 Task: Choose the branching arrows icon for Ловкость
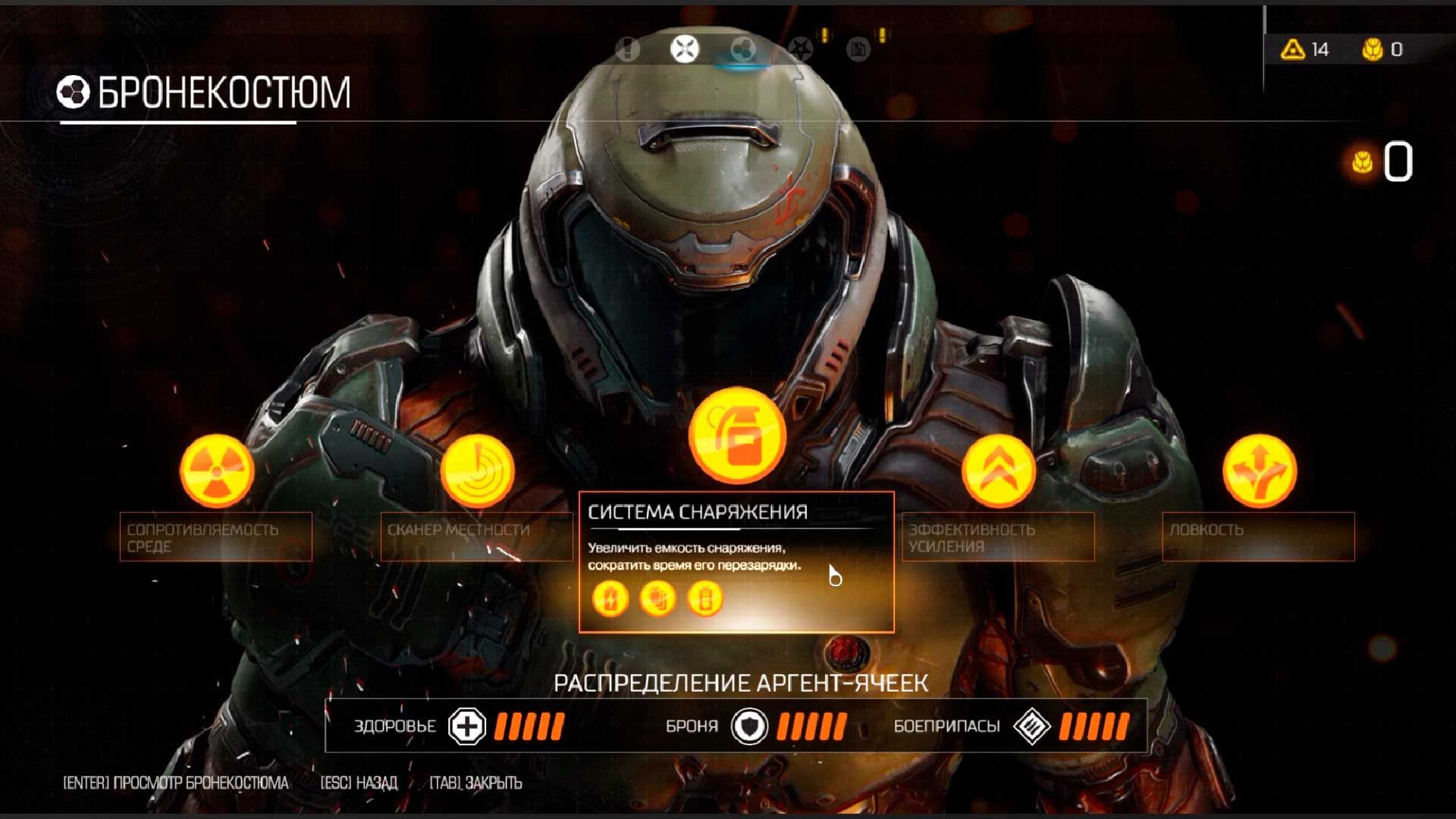coord(1259,470)
